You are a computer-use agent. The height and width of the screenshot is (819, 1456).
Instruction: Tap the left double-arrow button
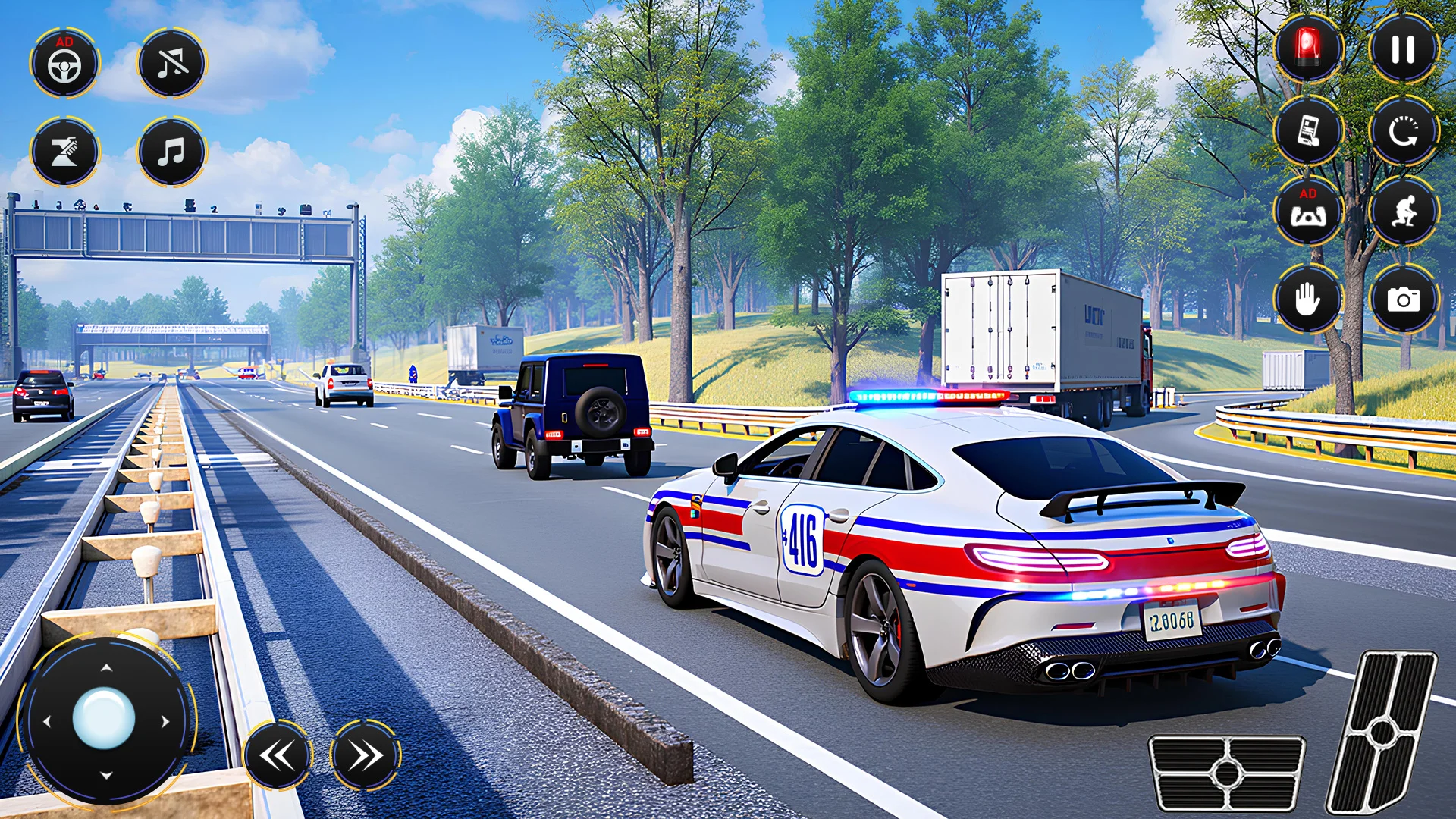pyautogui.click(x=278, y=755)
